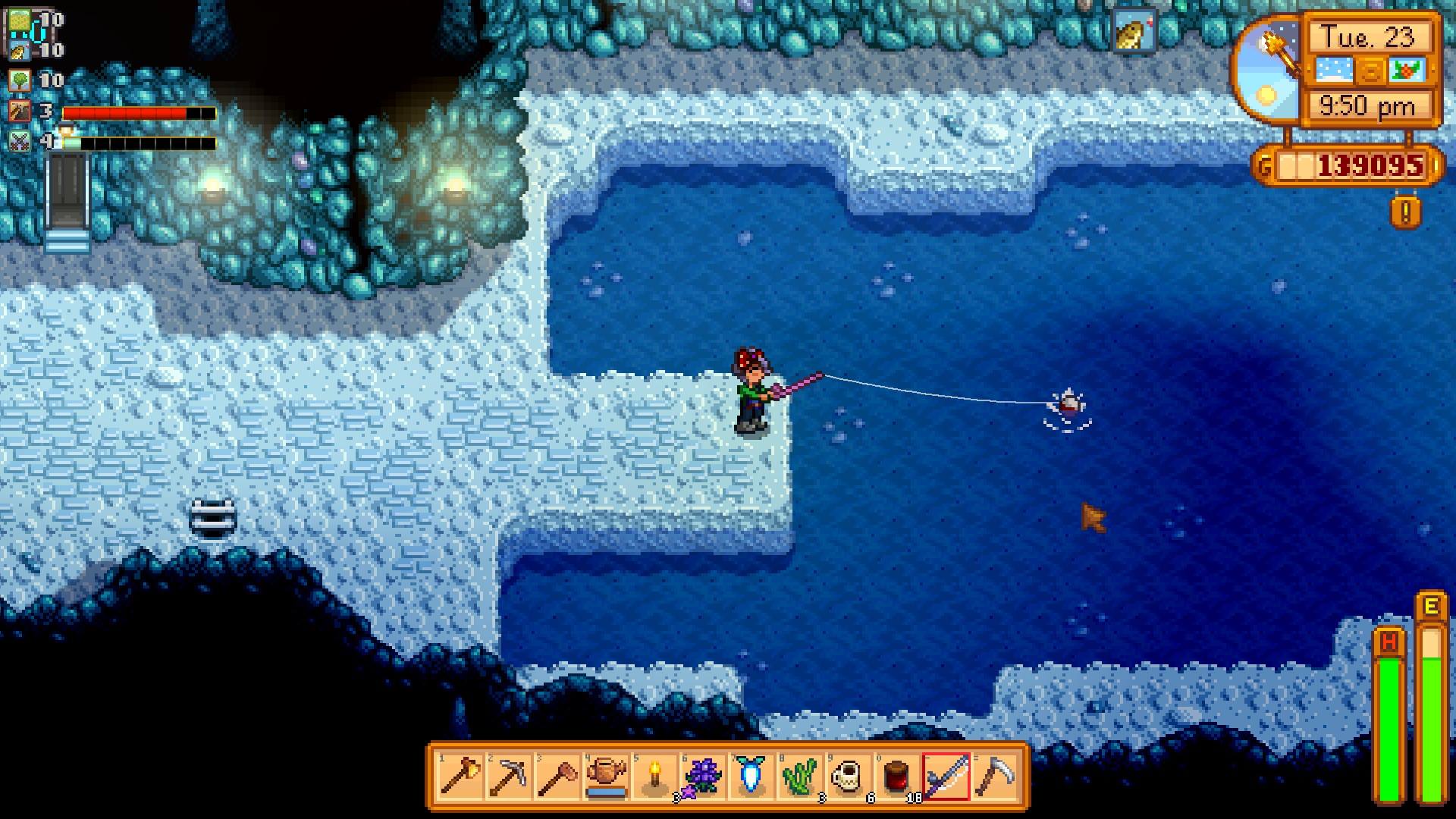
Task: Select the axe in the hotbar
Action: tap(460, 777)
